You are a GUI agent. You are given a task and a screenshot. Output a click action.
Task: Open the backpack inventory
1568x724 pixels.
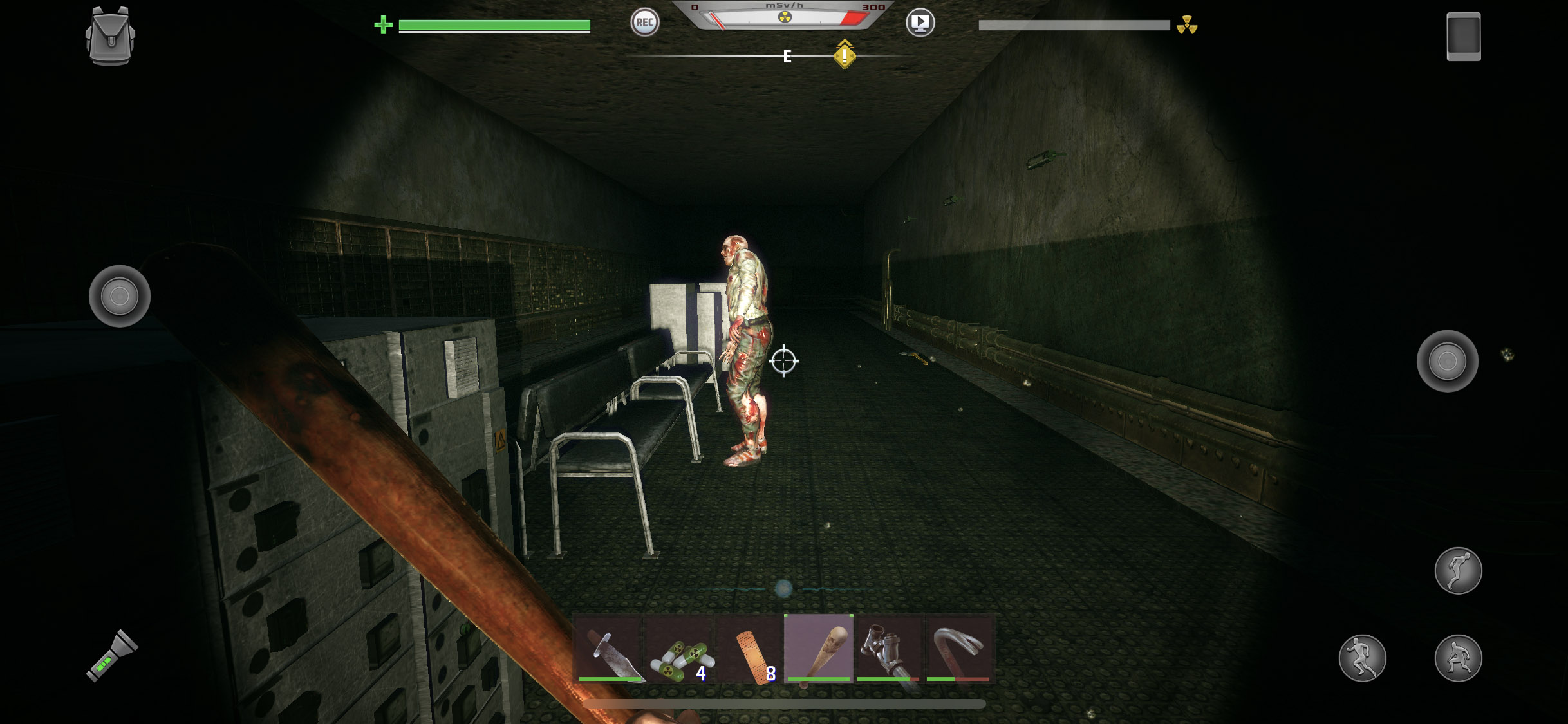[x=111, y=36]
